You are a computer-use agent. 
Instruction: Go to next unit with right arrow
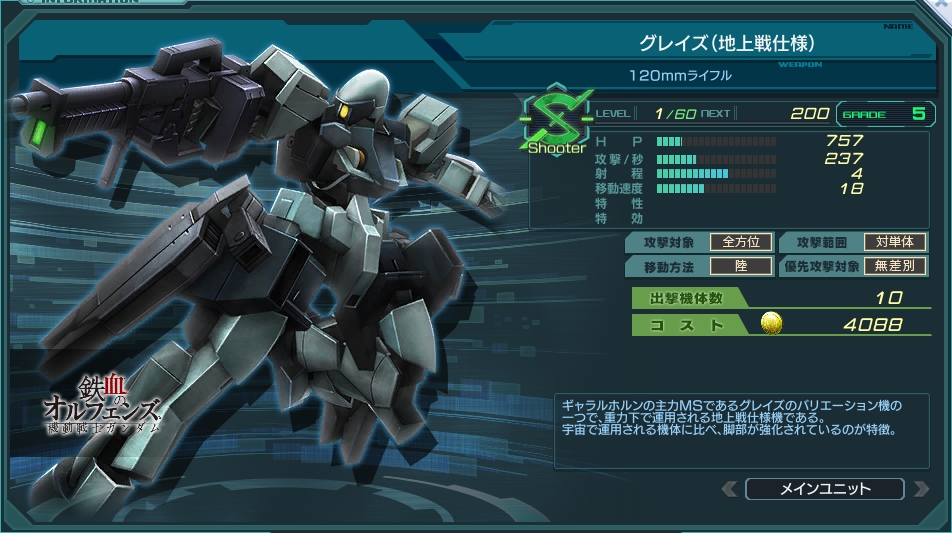click(x=919, y=489)
